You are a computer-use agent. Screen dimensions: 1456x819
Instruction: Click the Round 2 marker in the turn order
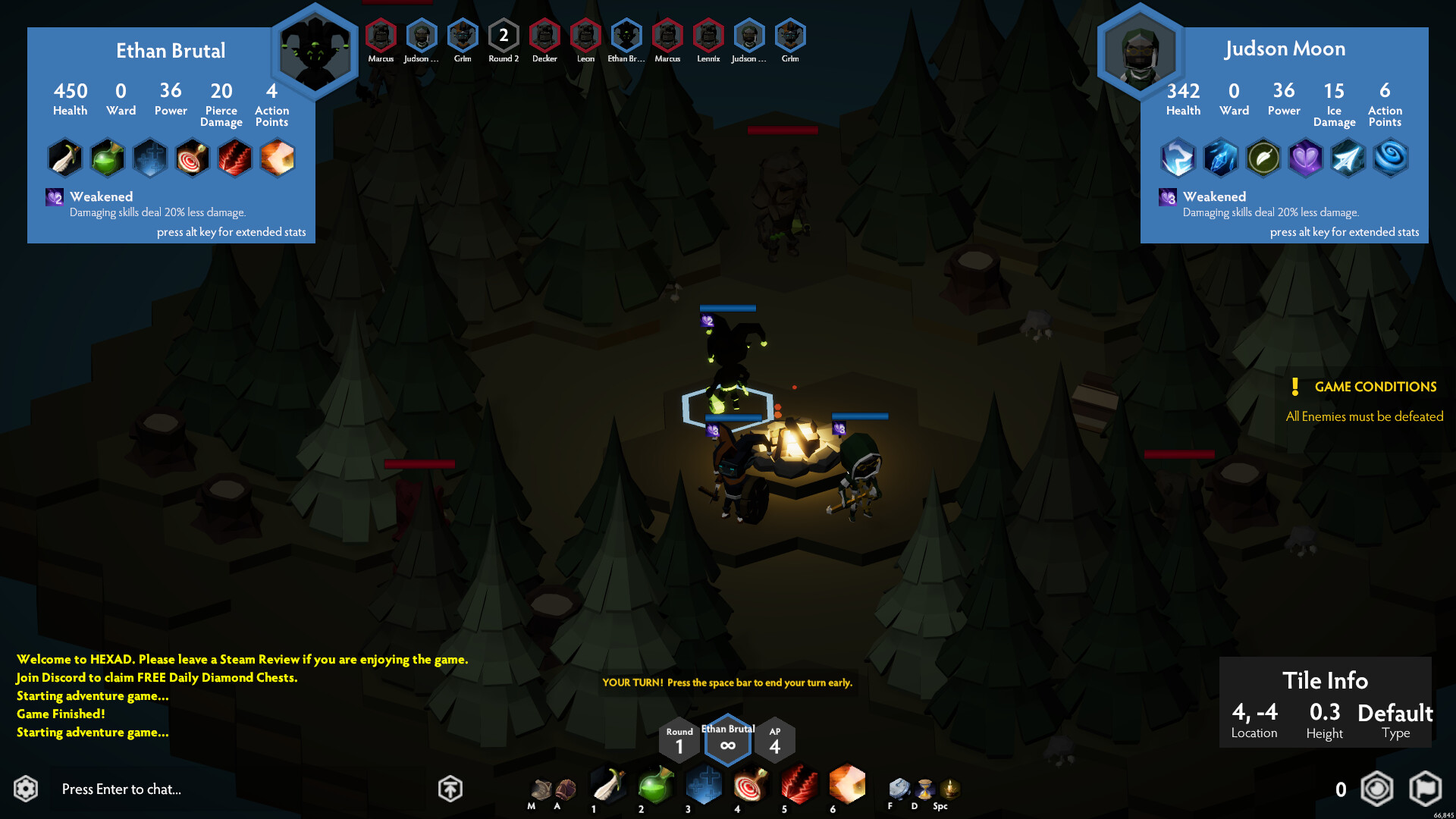[x=503, y=34]
